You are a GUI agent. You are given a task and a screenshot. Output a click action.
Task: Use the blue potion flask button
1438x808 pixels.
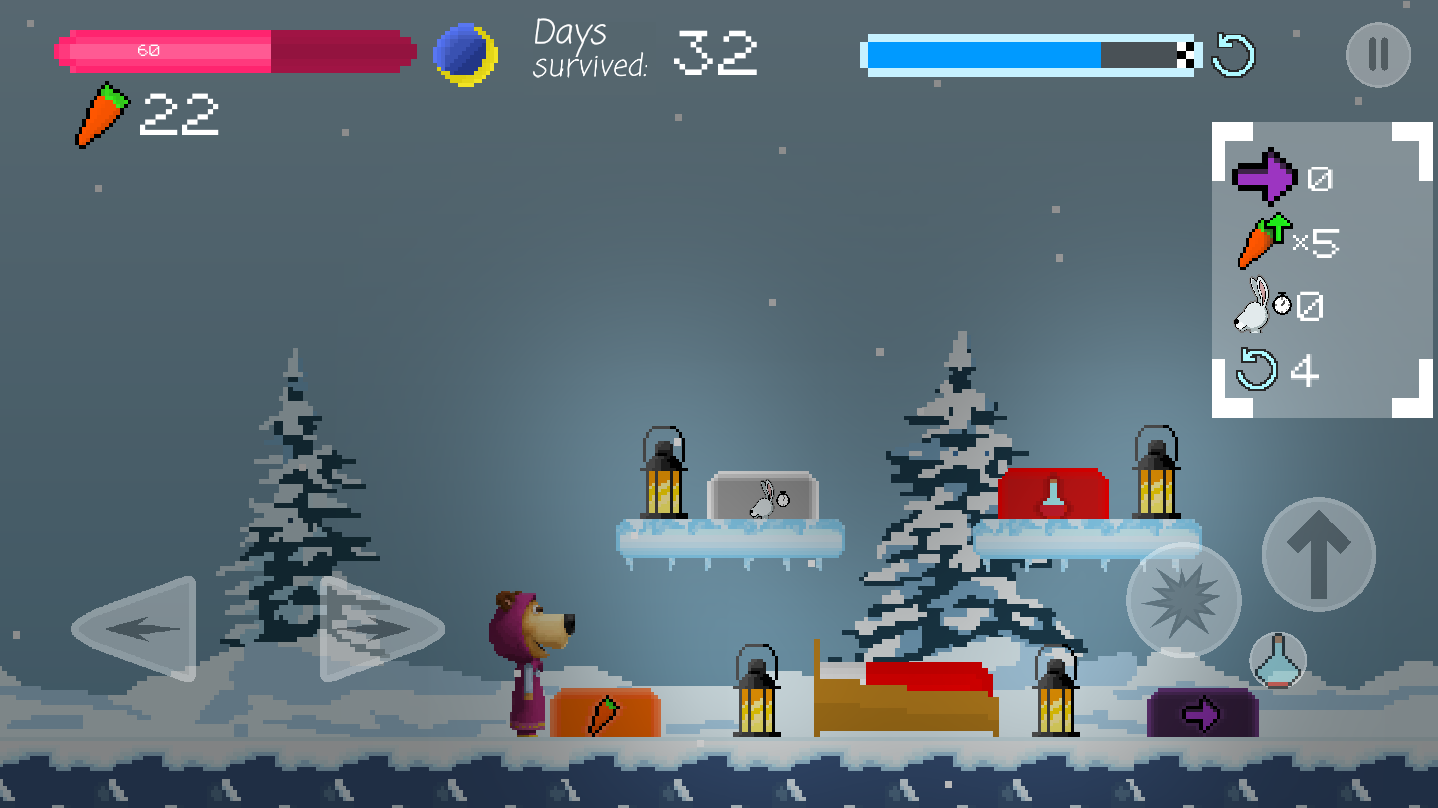click(1278, 659)
